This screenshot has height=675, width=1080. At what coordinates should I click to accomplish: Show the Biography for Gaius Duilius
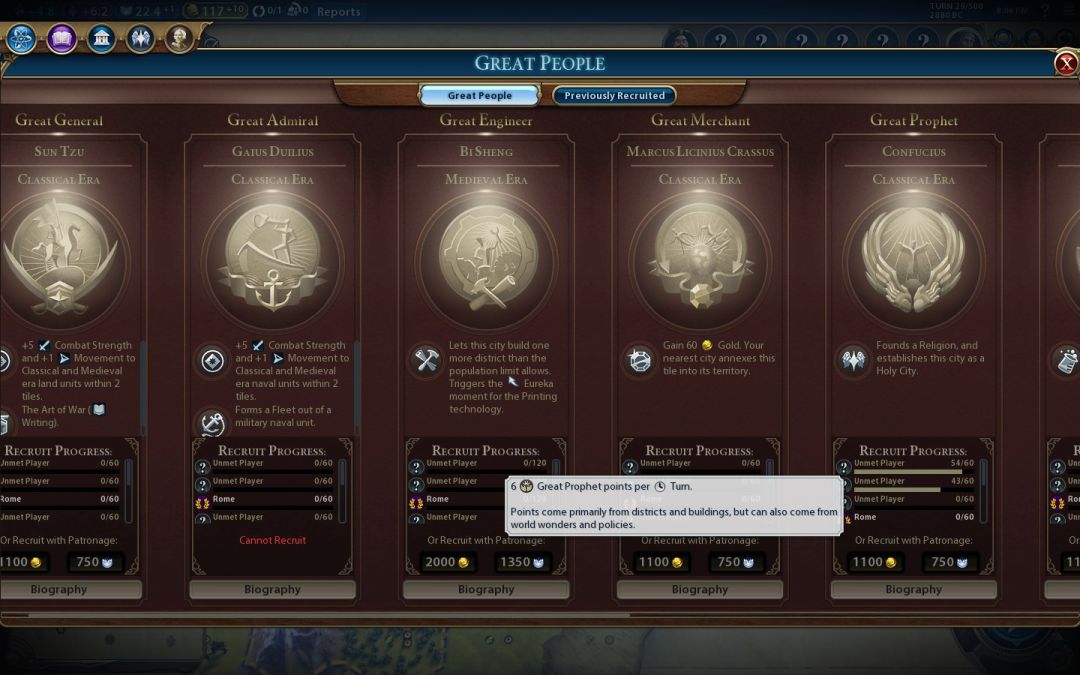pos(272,589)
